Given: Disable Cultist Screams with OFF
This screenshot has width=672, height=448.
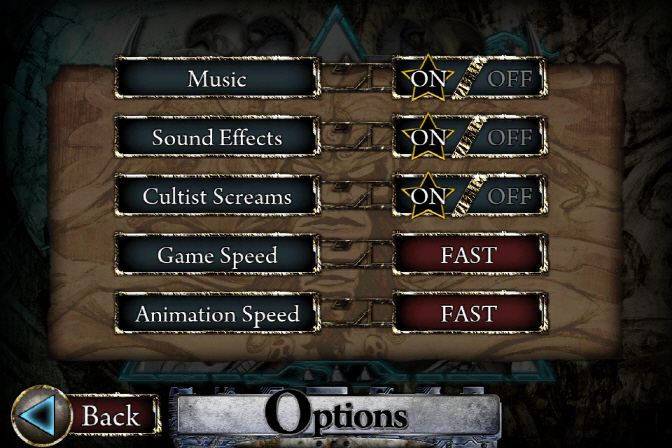Looking at the screenshot, I should pyautogui.click(x=510, y=196).
